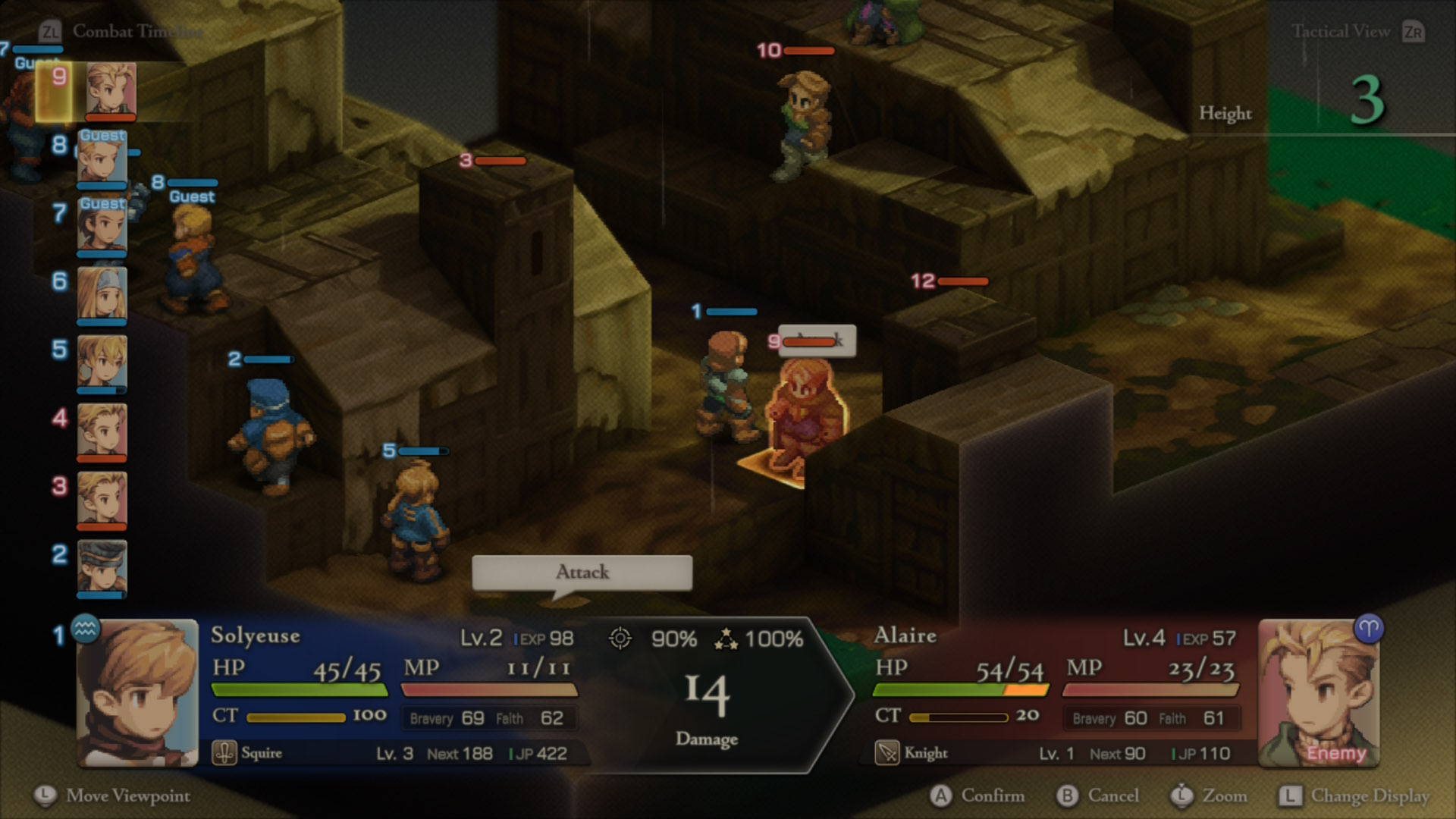Click Alaire's Knight job icon
1456x819 pixels.
(887, 753)
